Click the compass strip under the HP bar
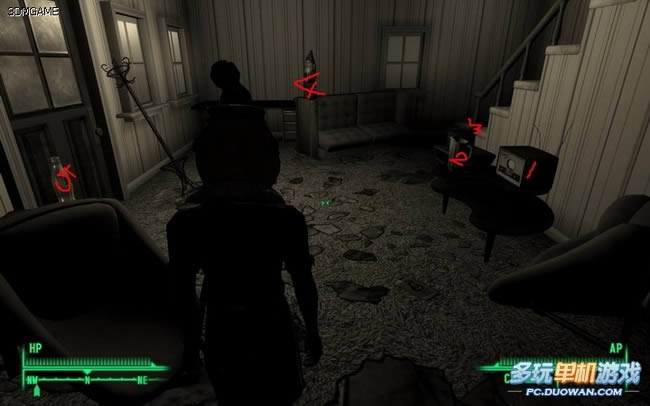 coord(88,381)
